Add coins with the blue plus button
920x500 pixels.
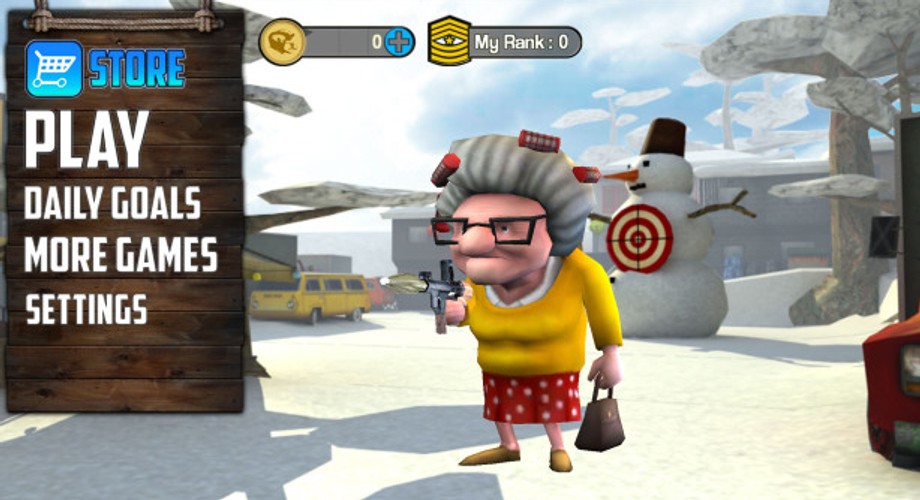(399, 42)
